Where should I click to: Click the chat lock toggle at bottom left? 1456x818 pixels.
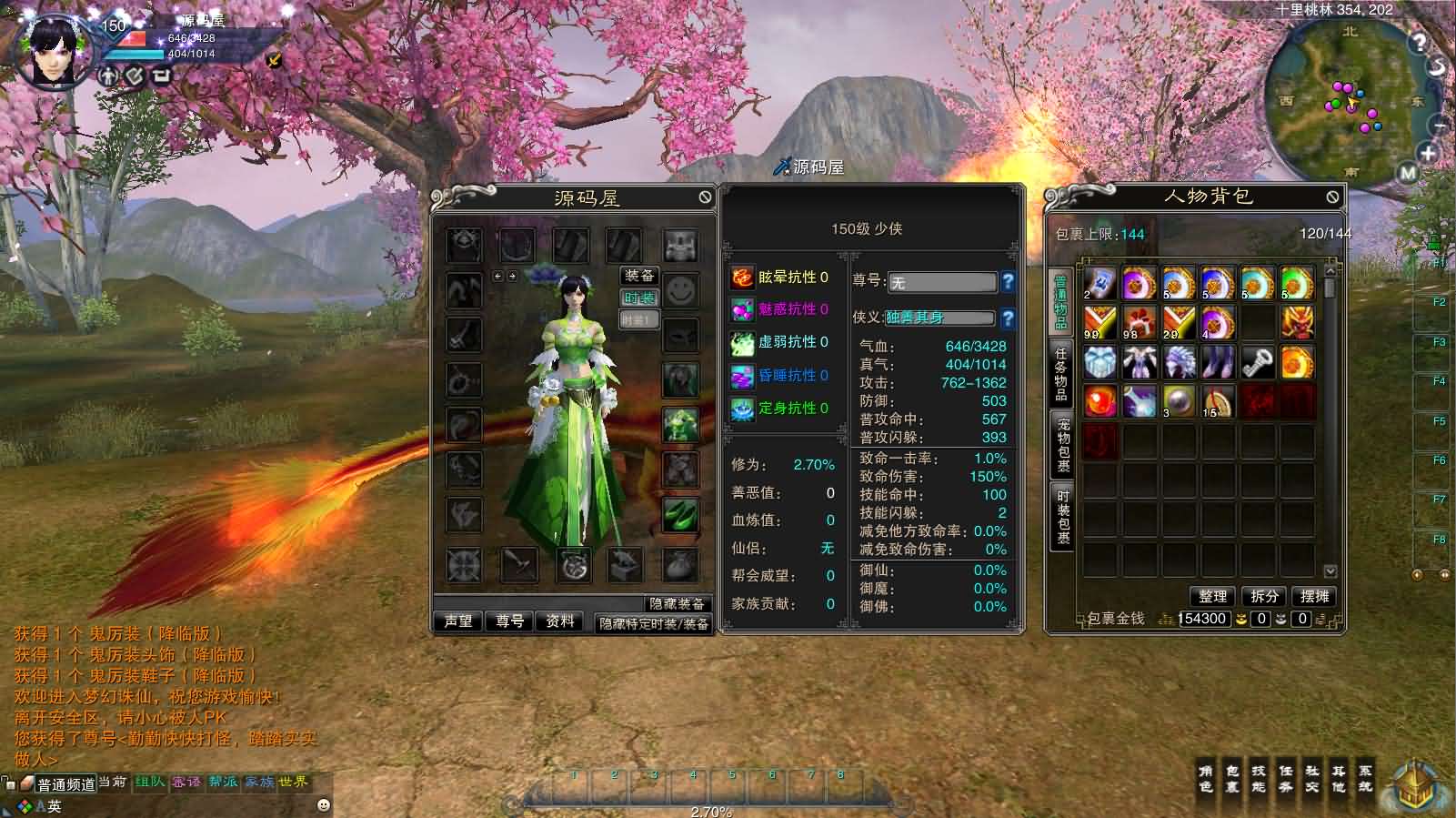[x=10, y=784]
